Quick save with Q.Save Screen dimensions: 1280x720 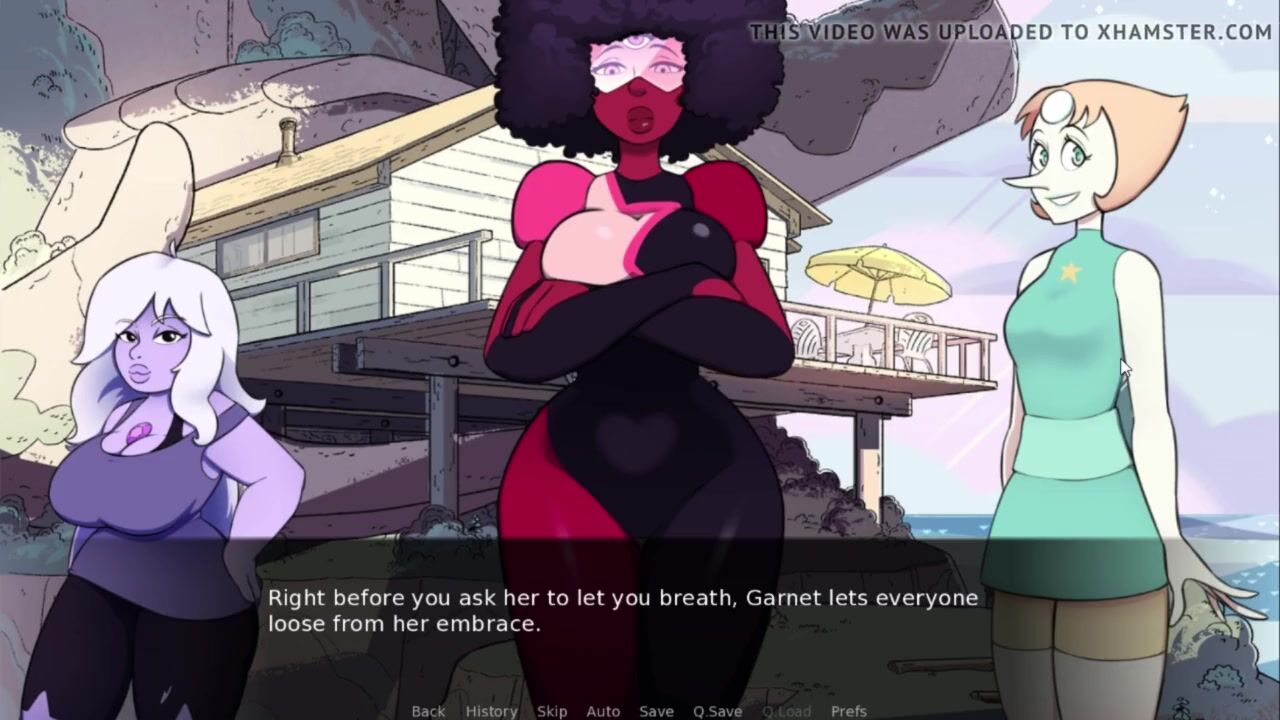[717, 711]
